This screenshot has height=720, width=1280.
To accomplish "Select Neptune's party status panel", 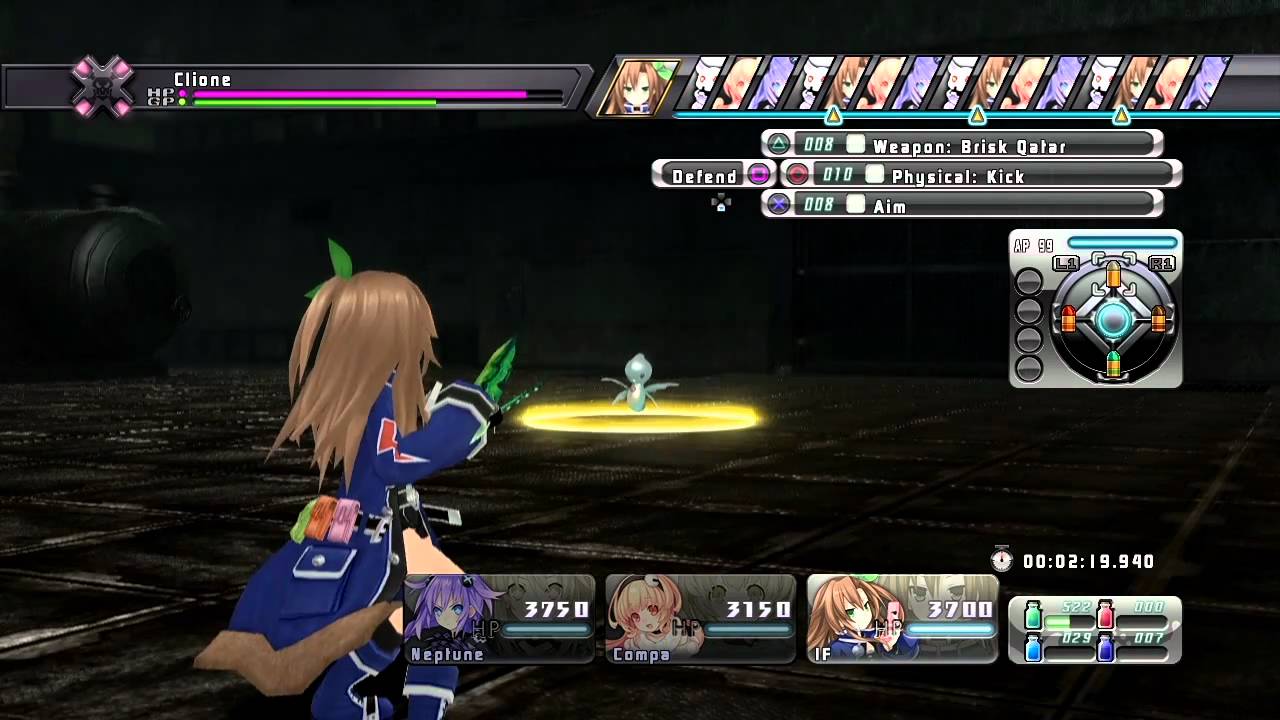I will [x=500, y=619].
